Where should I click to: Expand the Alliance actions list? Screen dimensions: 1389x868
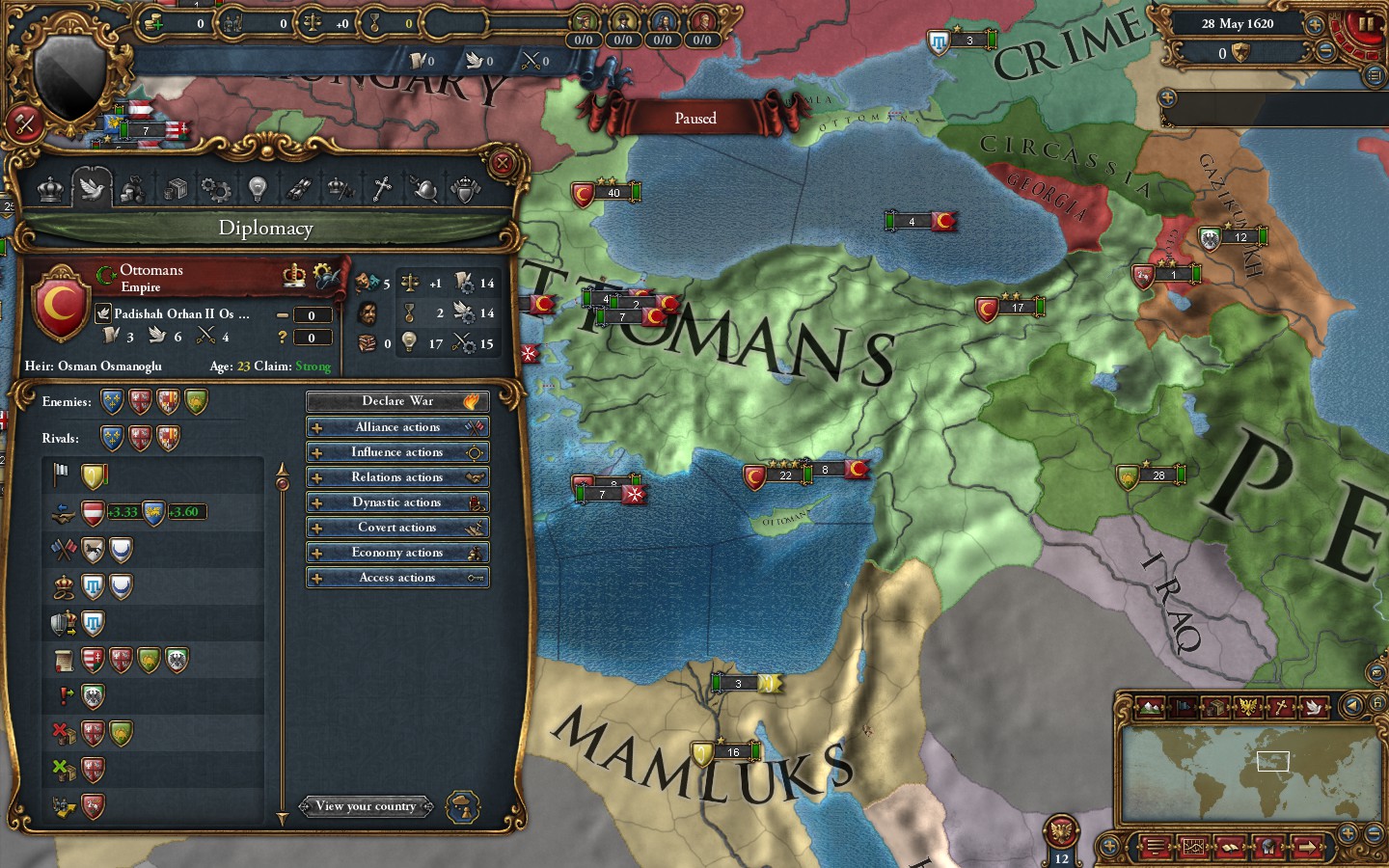pyautogui.click(x=396, y=426)
